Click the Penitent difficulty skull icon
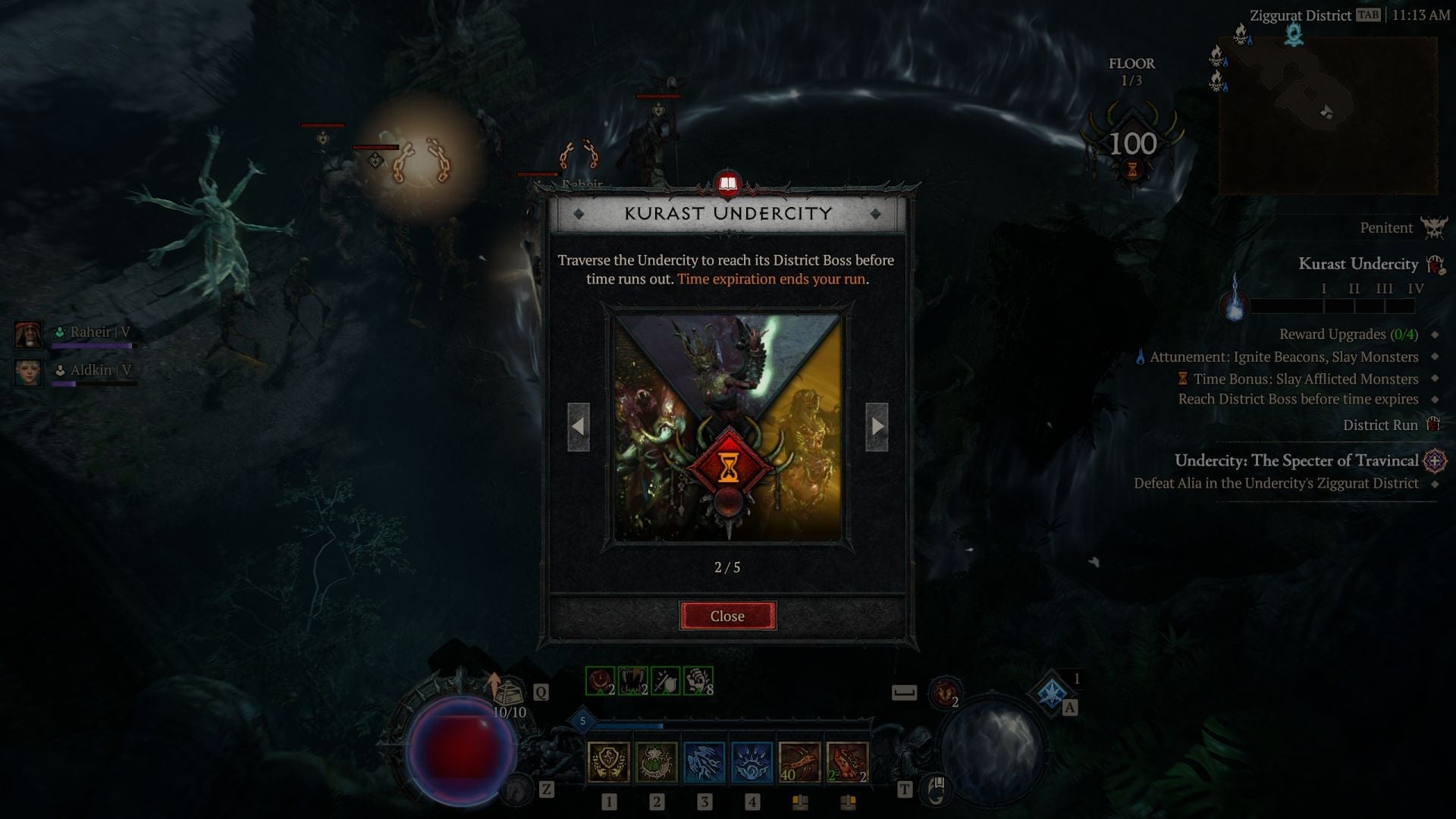 click(x=1433, y=227)
